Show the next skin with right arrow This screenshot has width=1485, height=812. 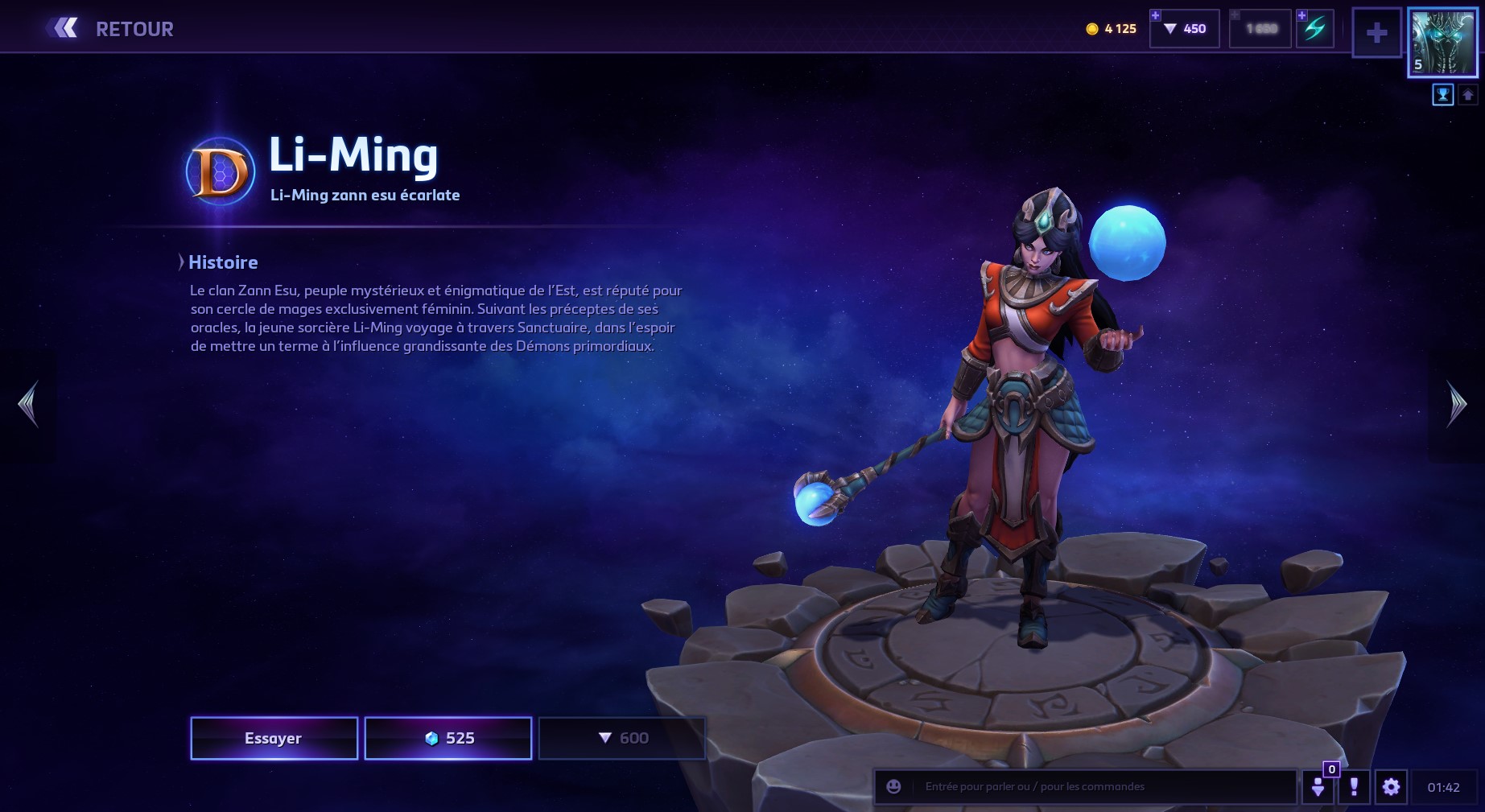[1456, 404]
